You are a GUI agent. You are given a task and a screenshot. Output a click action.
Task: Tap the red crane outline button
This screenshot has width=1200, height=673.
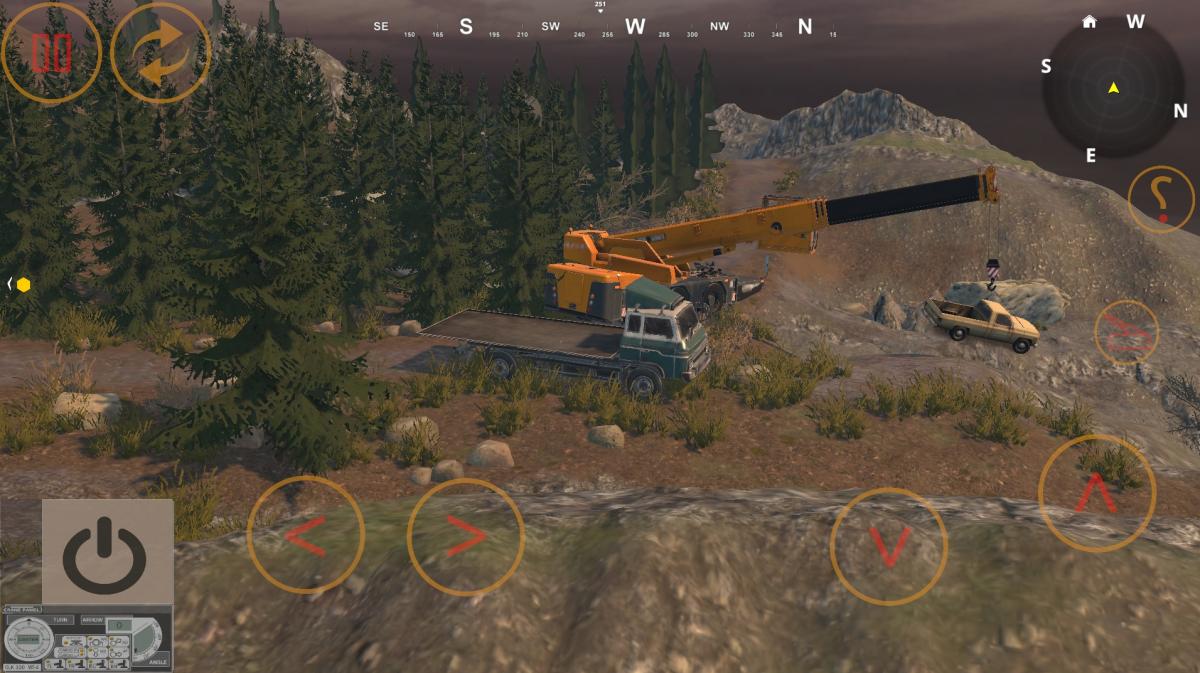[x=1127, y=332]
